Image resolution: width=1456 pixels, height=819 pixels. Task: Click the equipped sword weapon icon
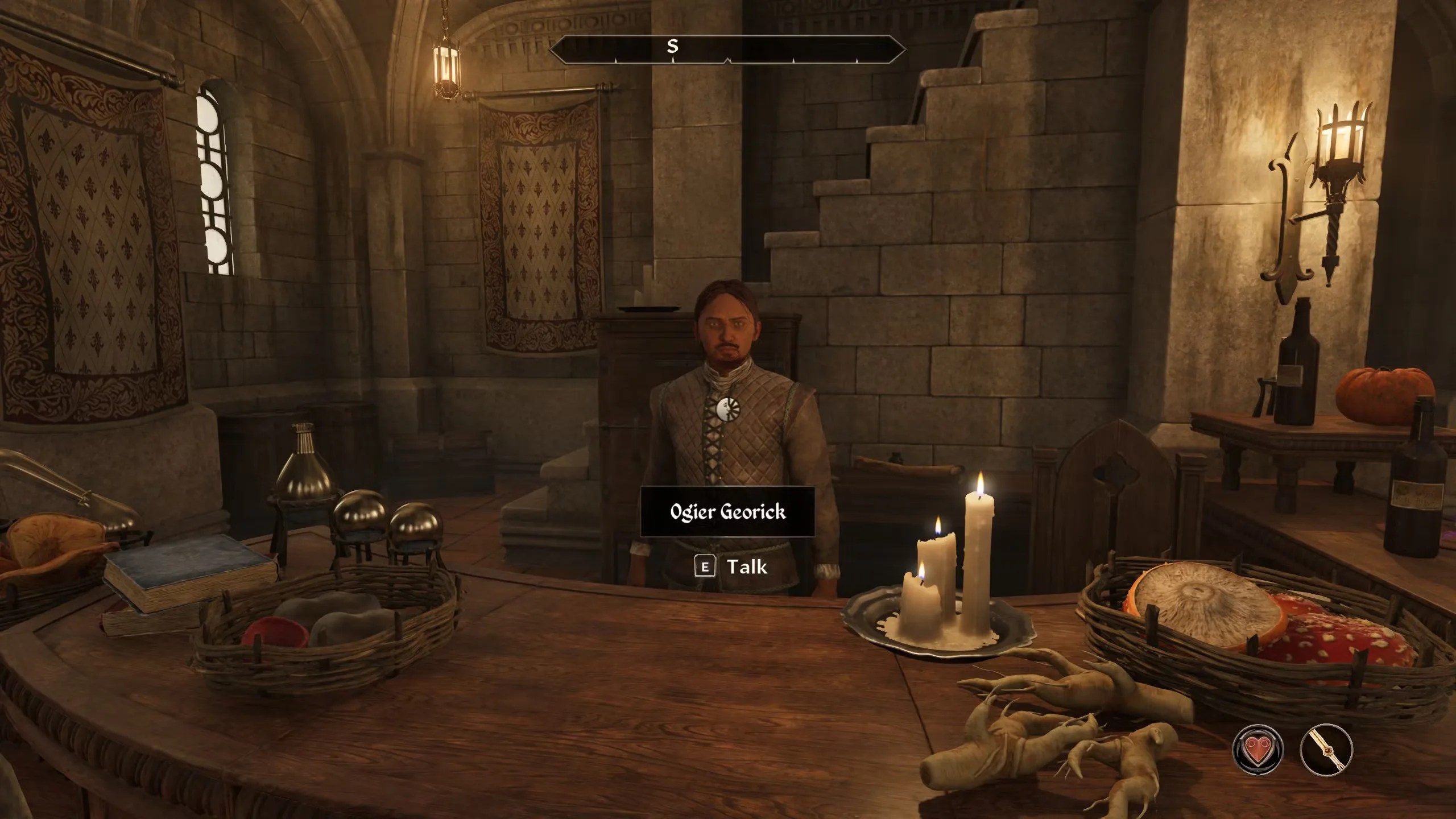click(1326, 750)
